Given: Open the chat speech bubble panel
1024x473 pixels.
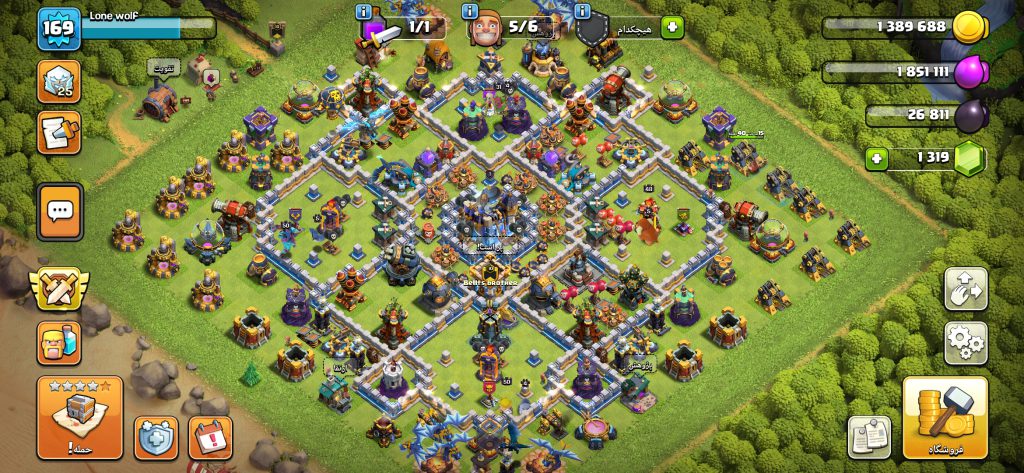Looking at the screenshot, I should pos(59,211).
